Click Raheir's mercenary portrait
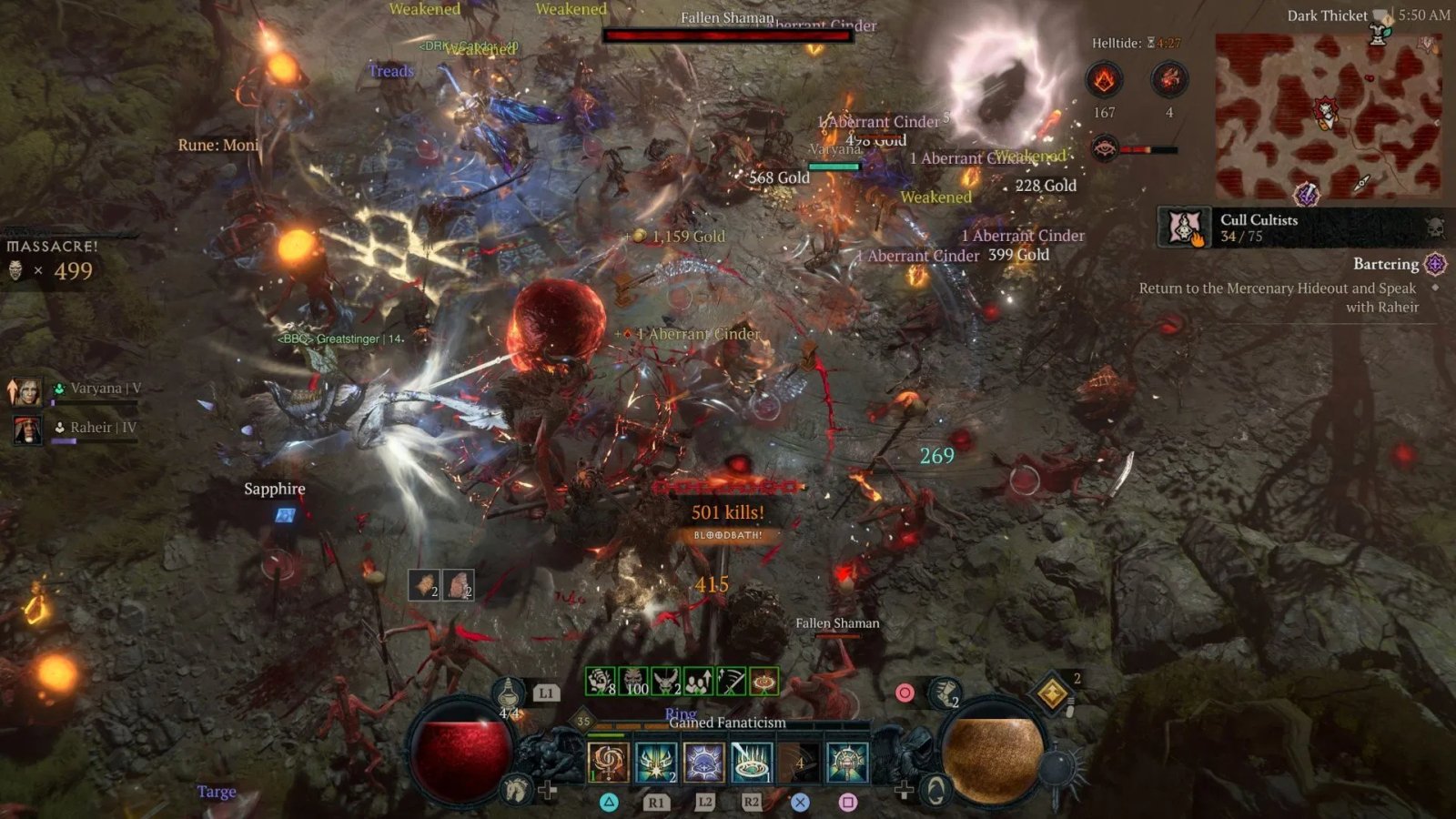 click(25, 429)
